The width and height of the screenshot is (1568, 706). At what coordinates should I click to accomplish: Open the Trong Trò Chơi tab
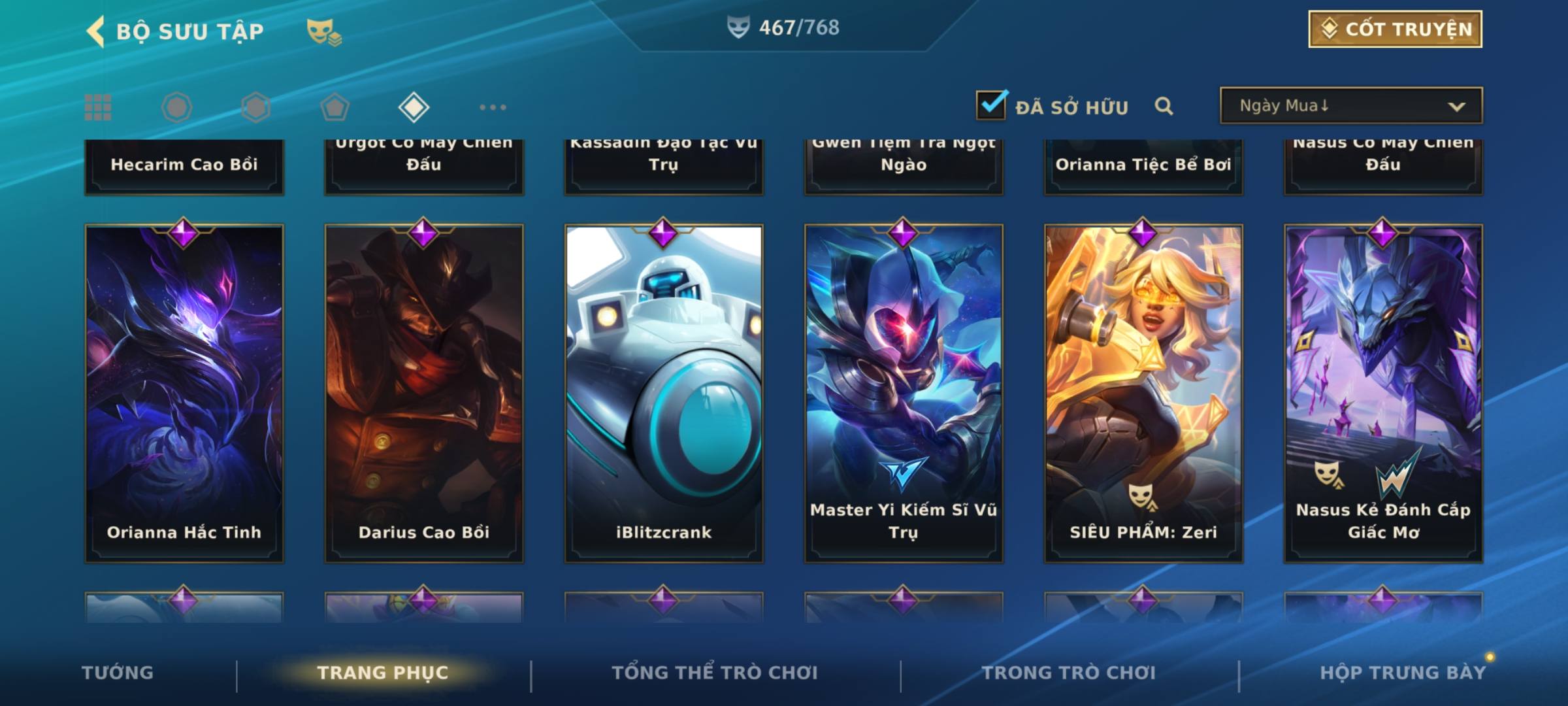point(1069,673)
